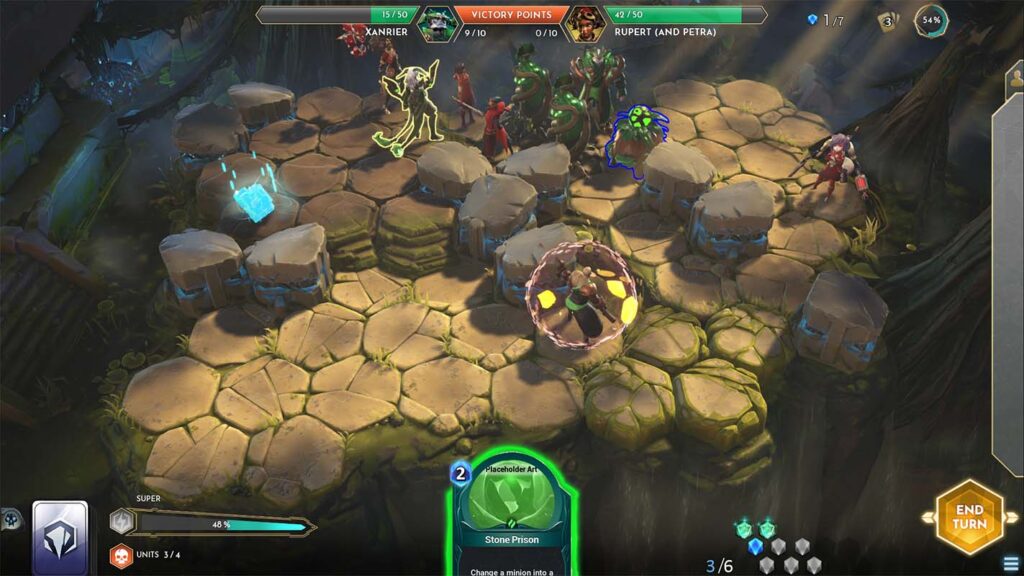
Task: Click the skull scroll icon at the left edge
Action: pyautogui.click(x=9, y=518)
